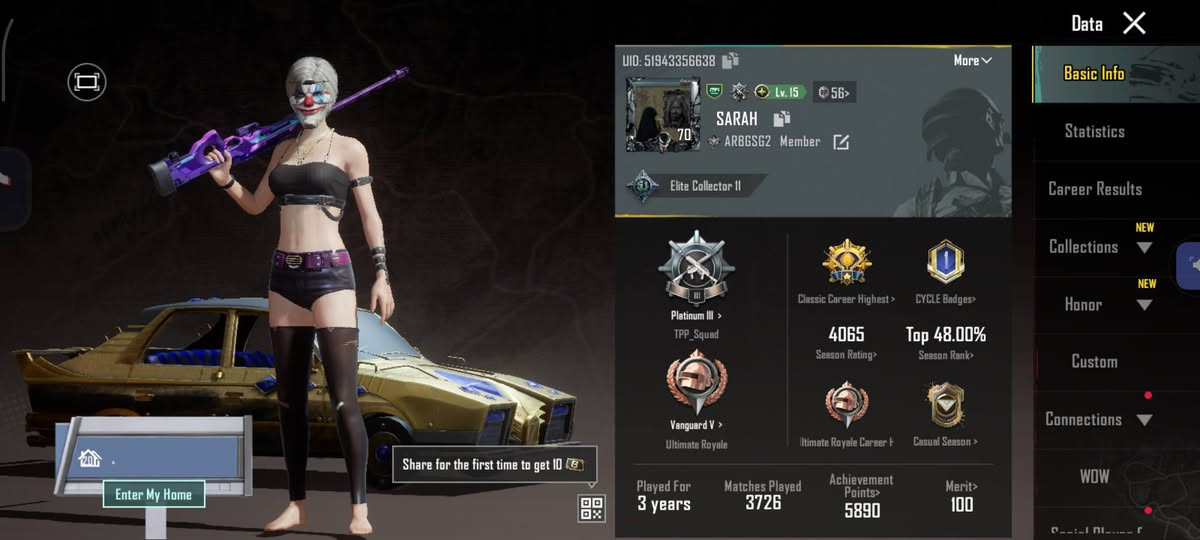Viewport: 1200px width, 540px height.
Task: Toggle fullscreen character view
Action: [87, 81]
